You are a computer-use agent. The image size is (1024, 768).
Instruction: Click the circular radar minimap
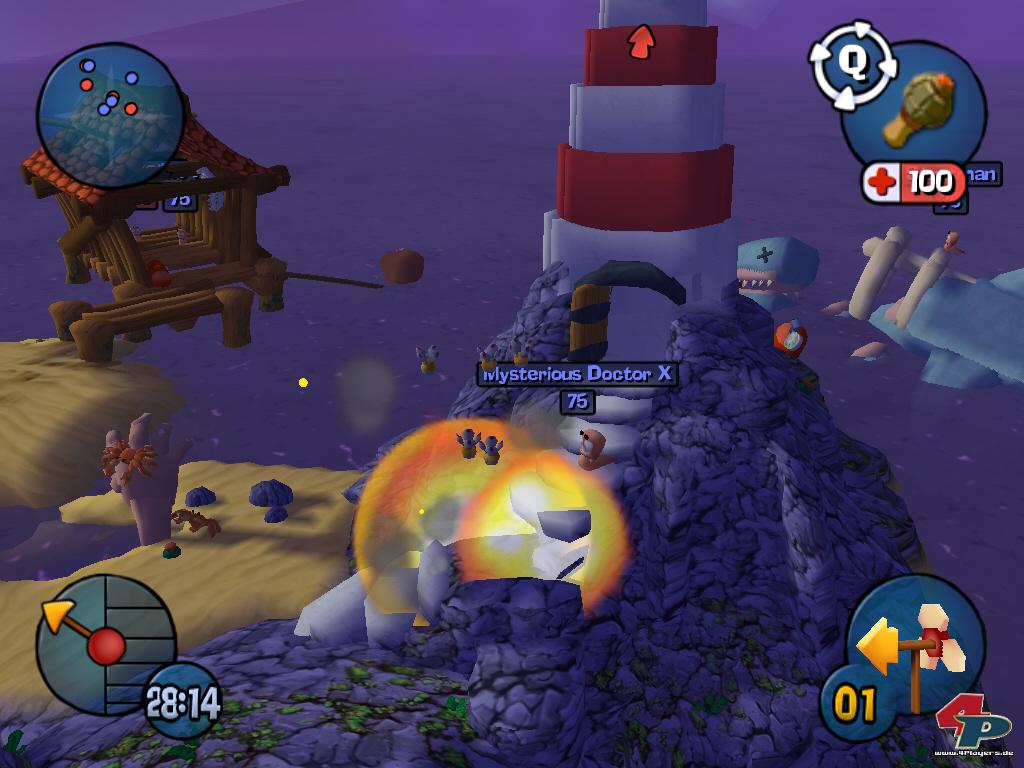click(110, 115)
